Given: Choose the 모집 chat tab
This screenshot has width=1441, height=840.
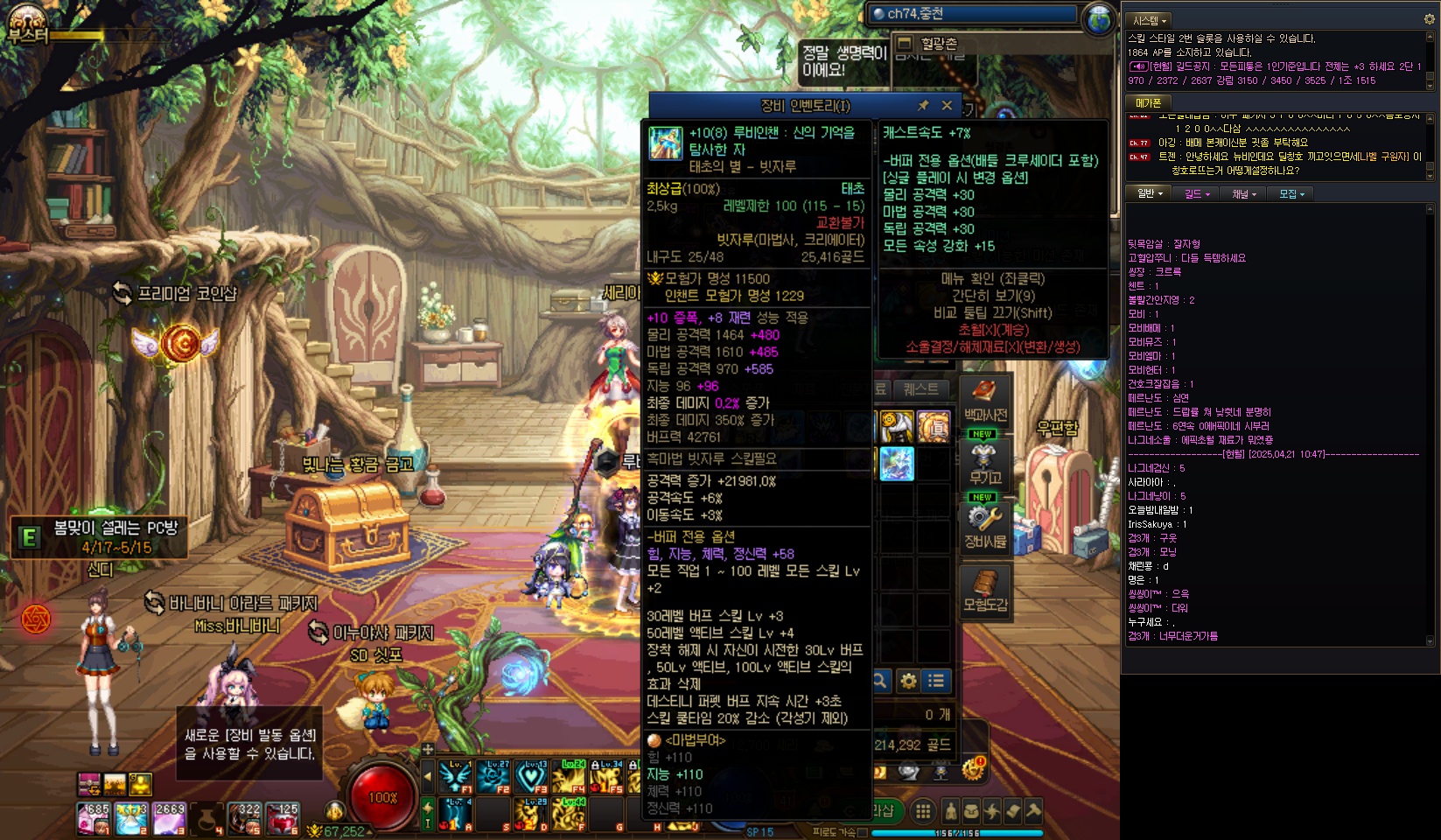Looking at the screenshot, I should coord(1291,194).
